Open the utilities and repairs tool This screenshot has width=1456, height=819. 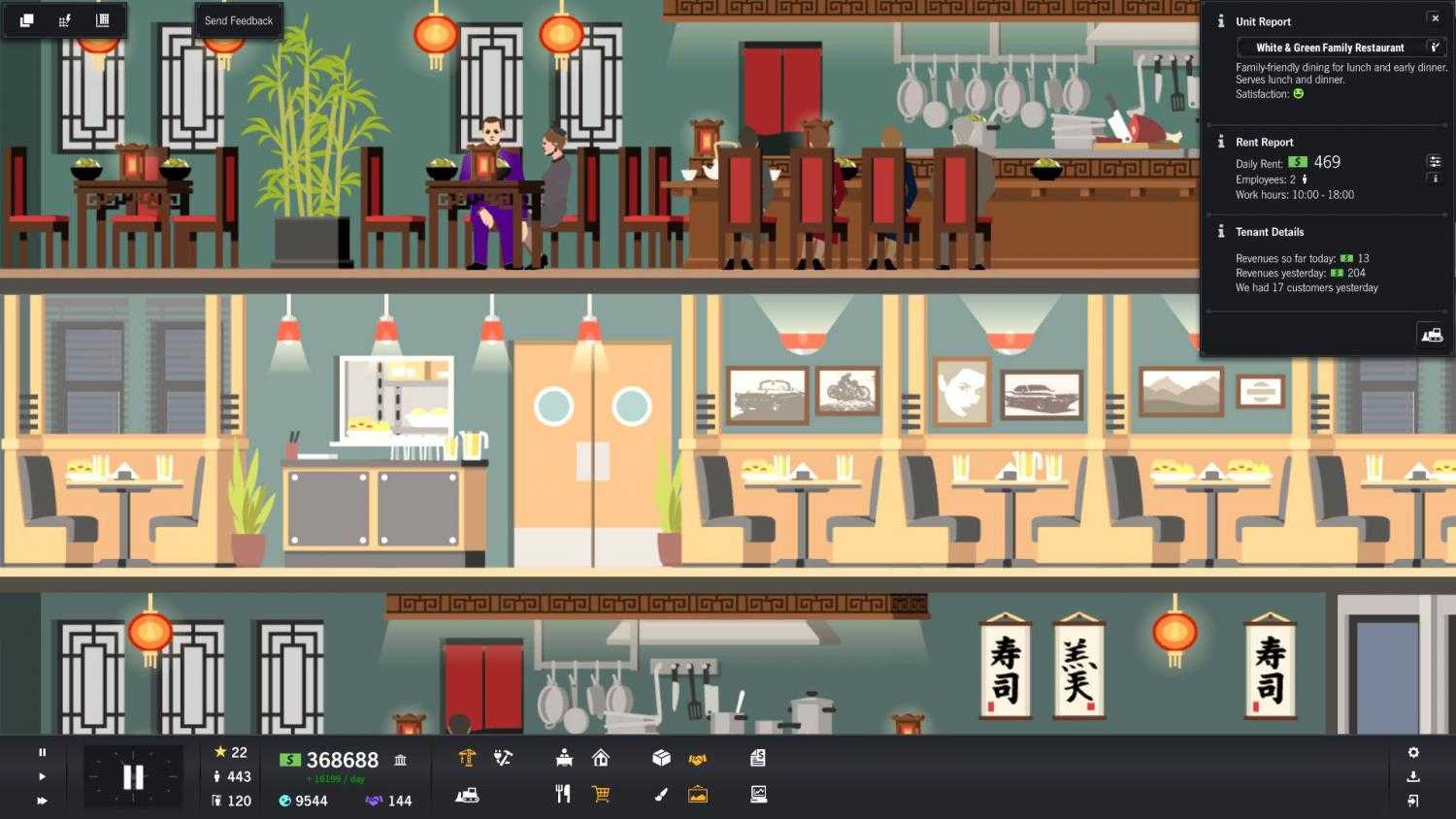click(502, 758)
